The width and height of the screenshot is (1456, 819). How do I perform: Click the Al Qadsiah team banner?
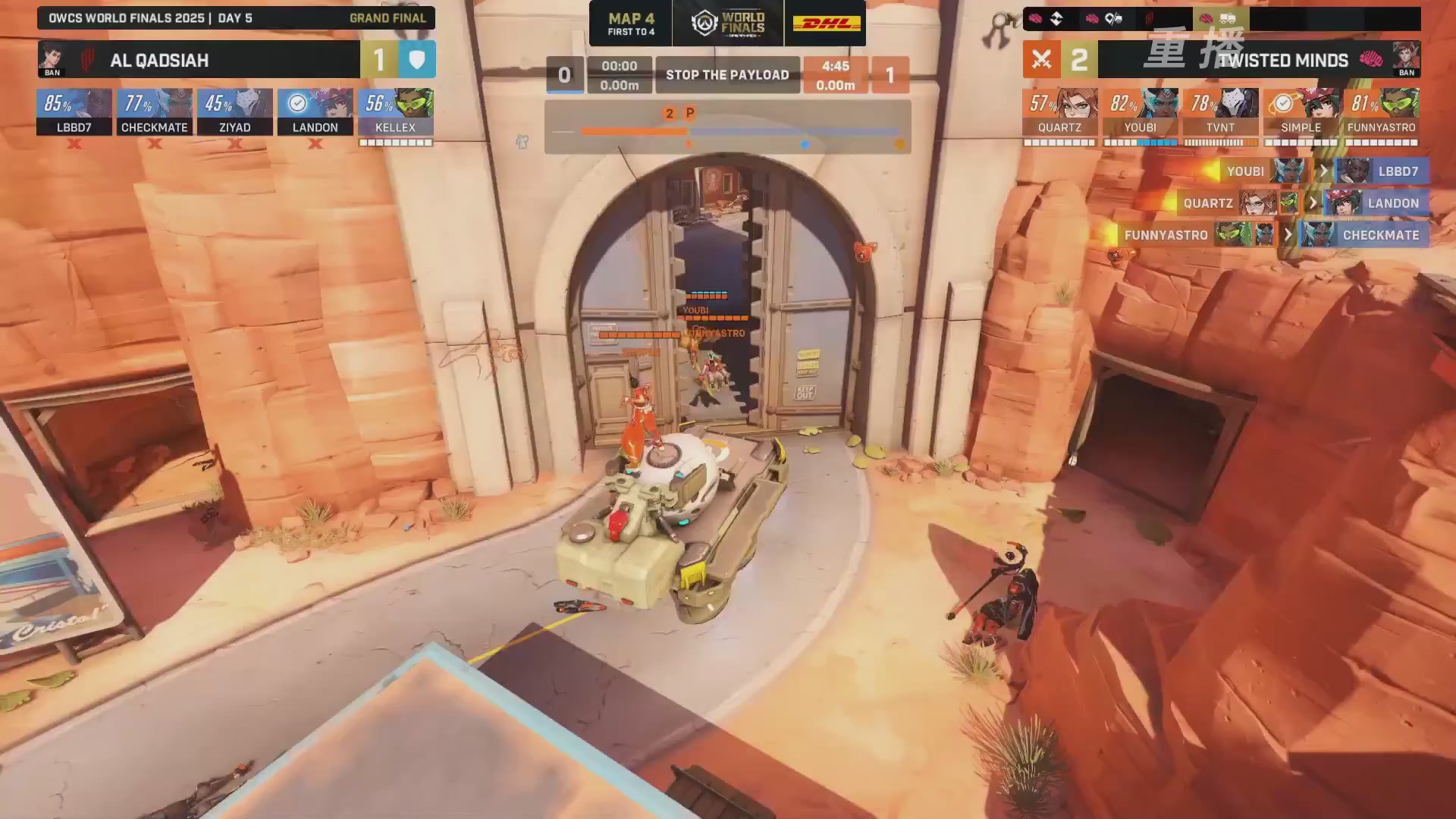pyautogui.click(x=199, y=60)
